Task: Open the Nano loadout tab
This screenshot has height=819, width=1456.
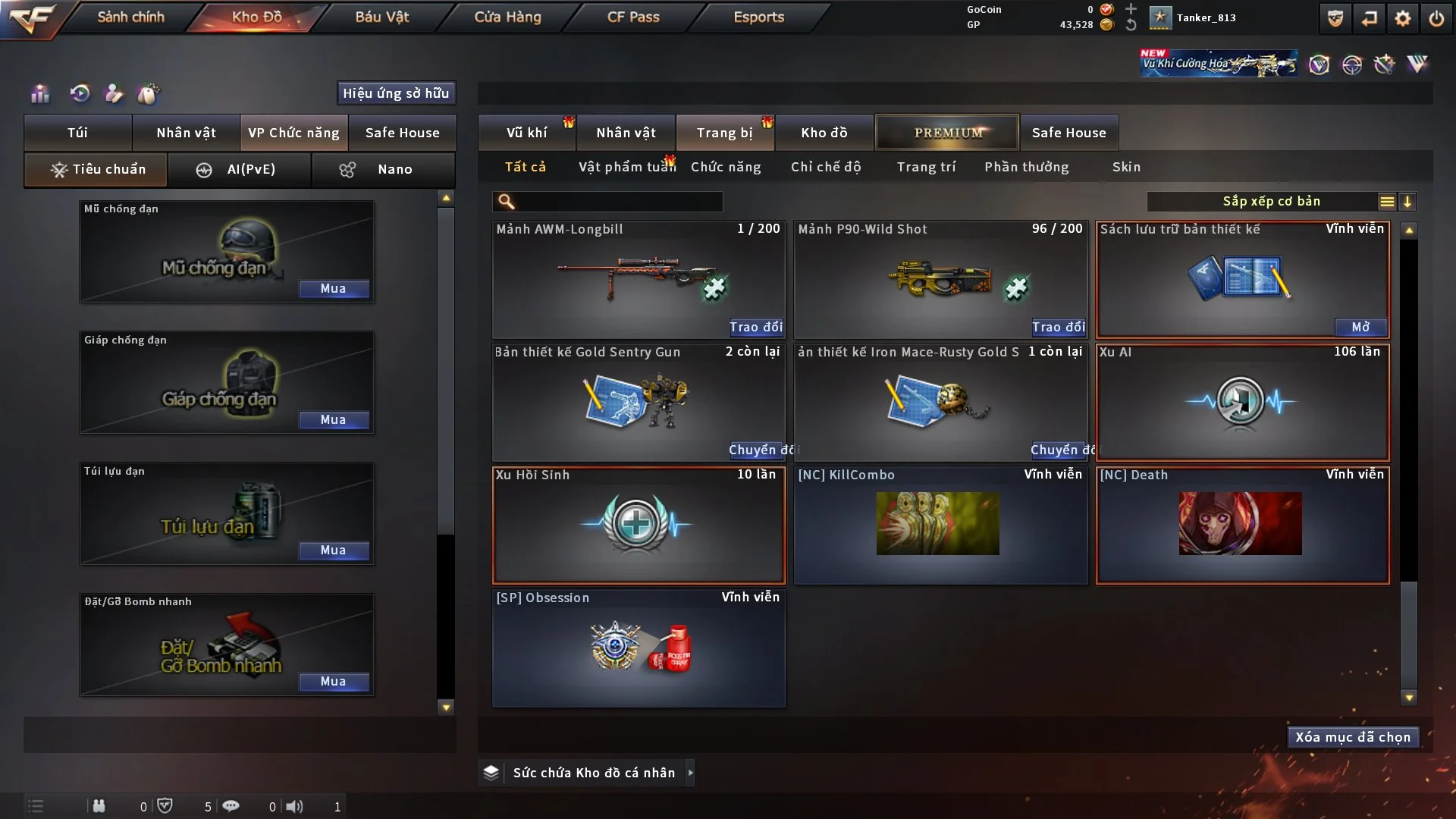Action: click(383, 169)
